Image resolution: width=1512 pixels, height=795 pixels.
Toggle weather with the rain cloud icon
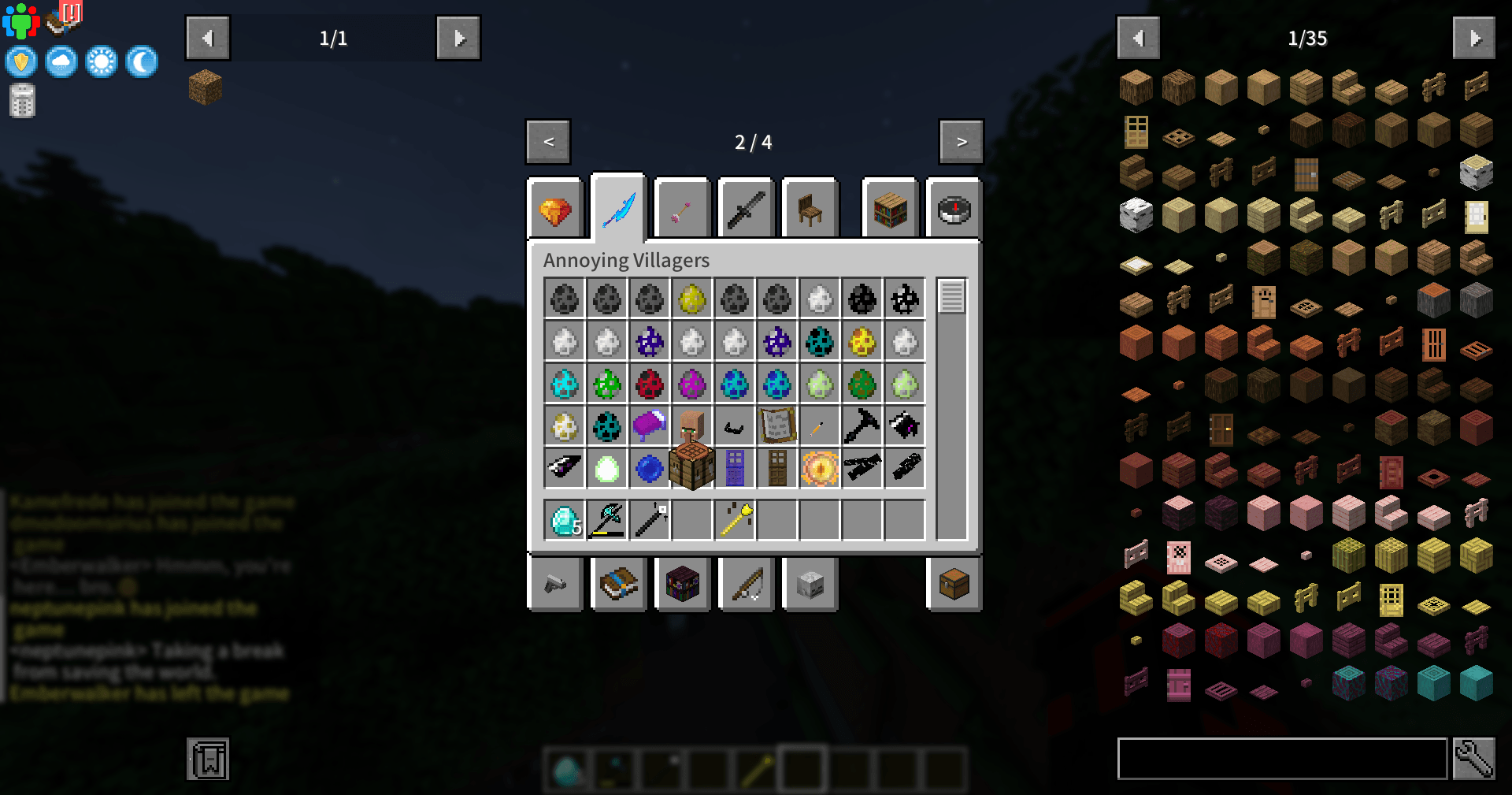(x=60, y=61)
